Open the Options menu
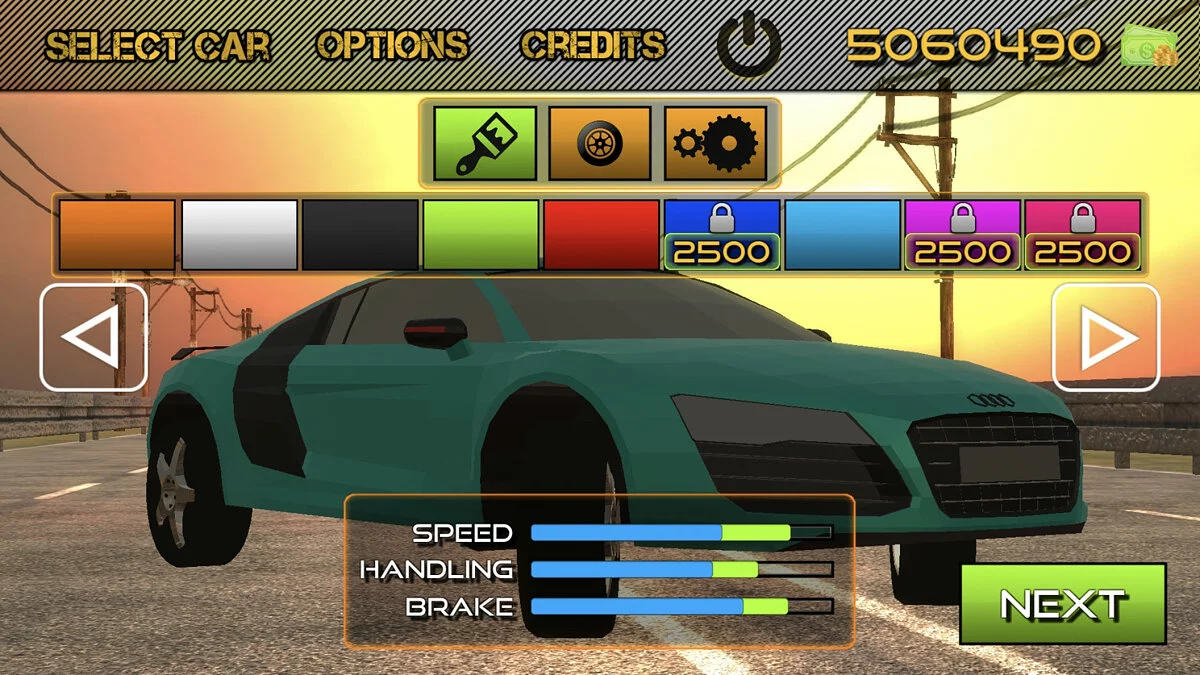 392,45
